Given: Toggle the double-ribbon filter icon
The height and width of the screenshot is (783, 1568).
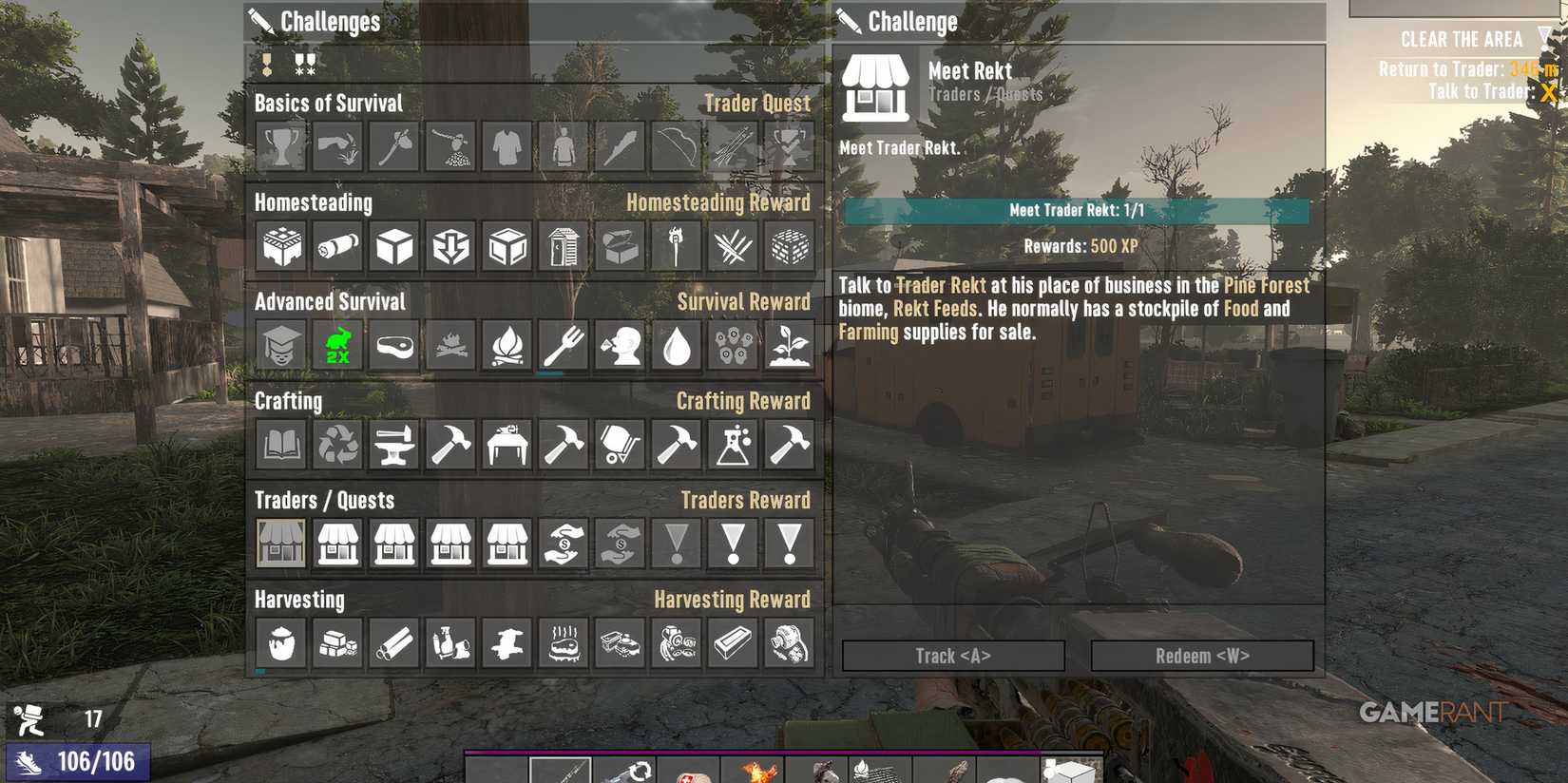Looking at the screenshot, I should [303, 65].
